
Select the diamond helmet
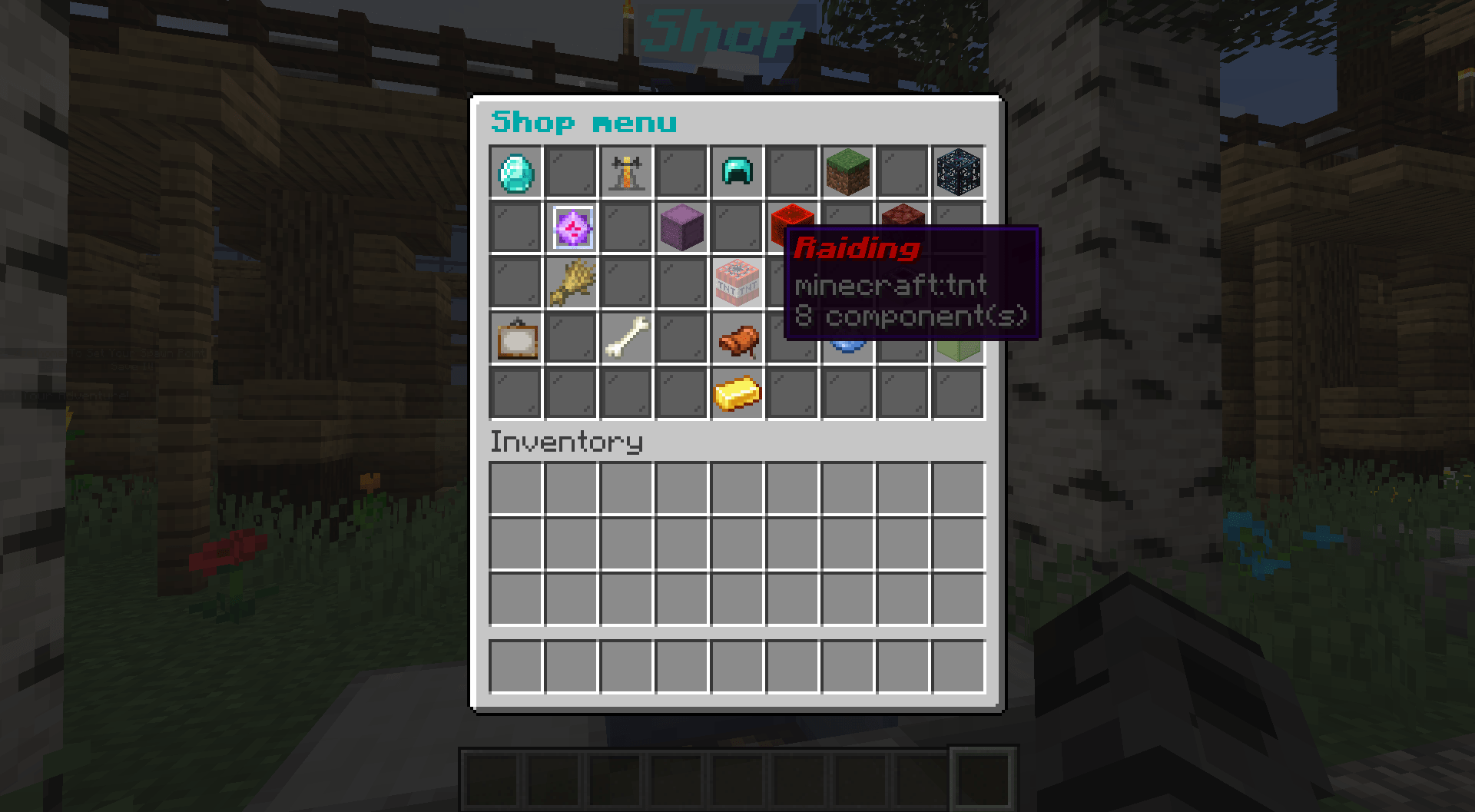737,171
